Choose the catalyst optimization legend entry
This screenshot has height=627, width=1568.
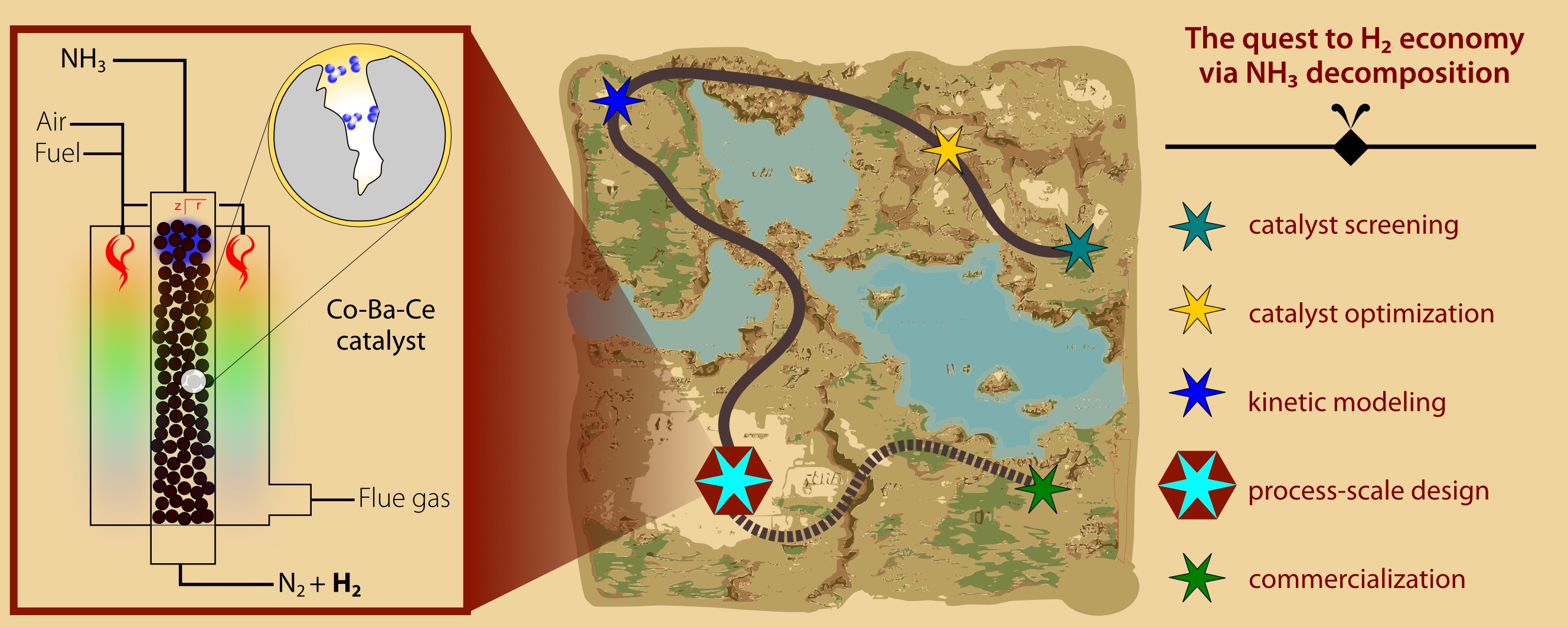(1371, 314)
